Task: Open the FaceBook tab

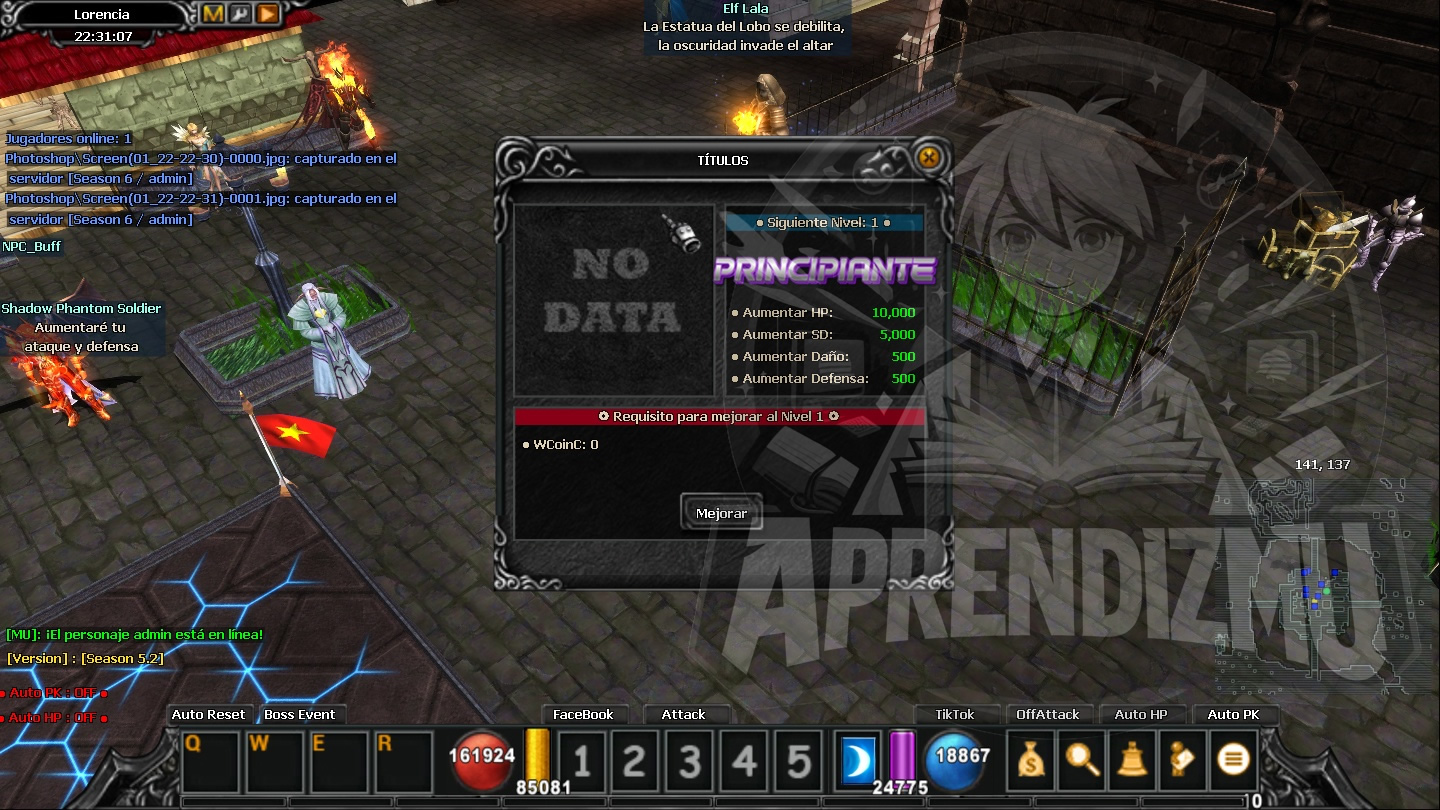Action: click(585, 714)
